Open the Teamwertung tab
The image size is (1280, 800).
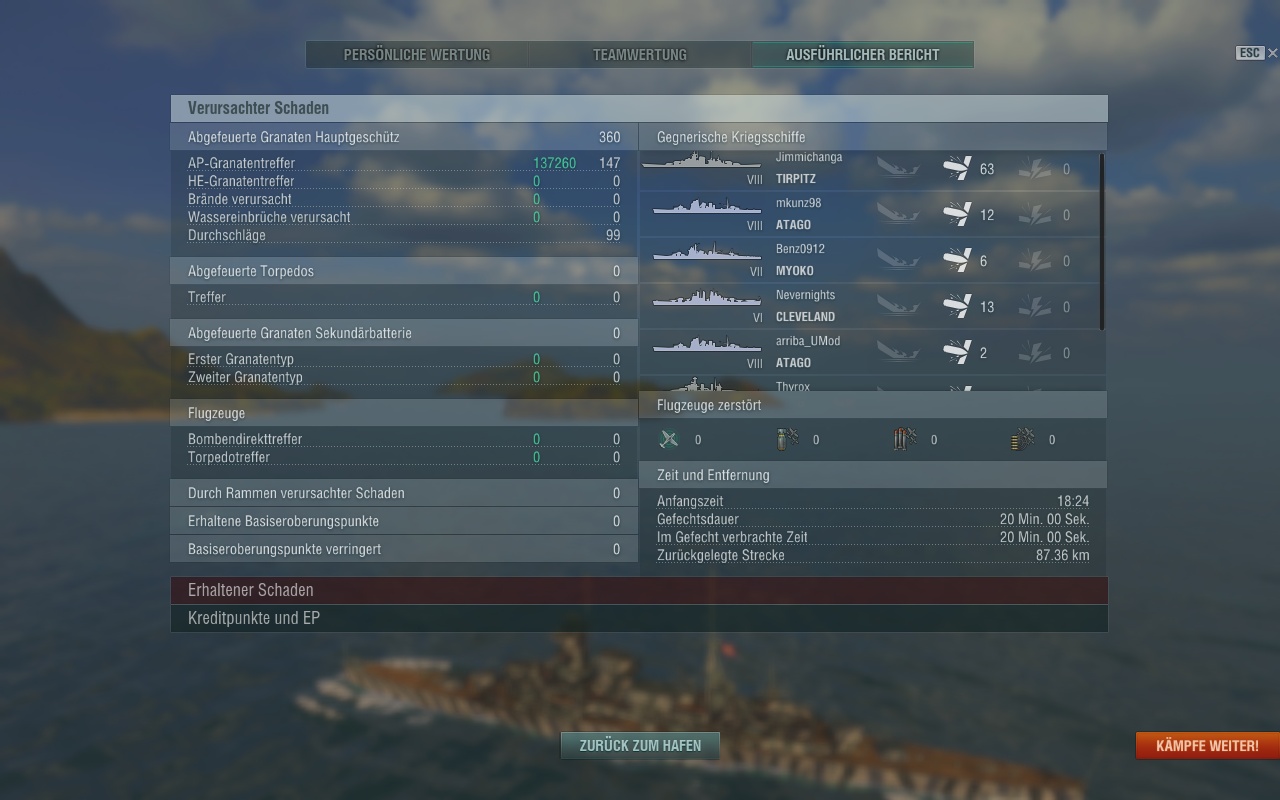click(x=640, y=55)
